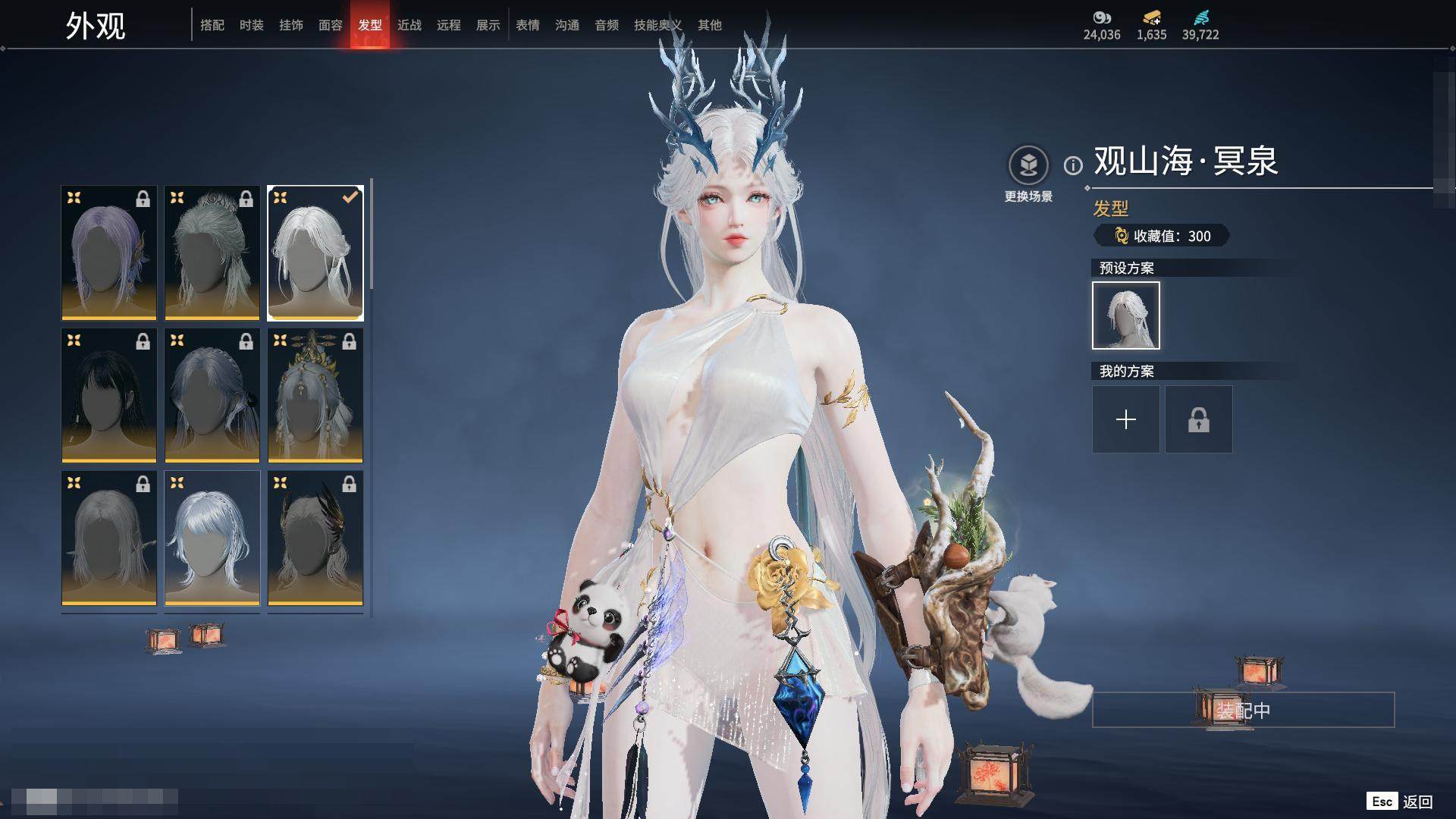Select the black bob hairstyle thumbnail
1456x819 pixels.
[x=109, y=395]
